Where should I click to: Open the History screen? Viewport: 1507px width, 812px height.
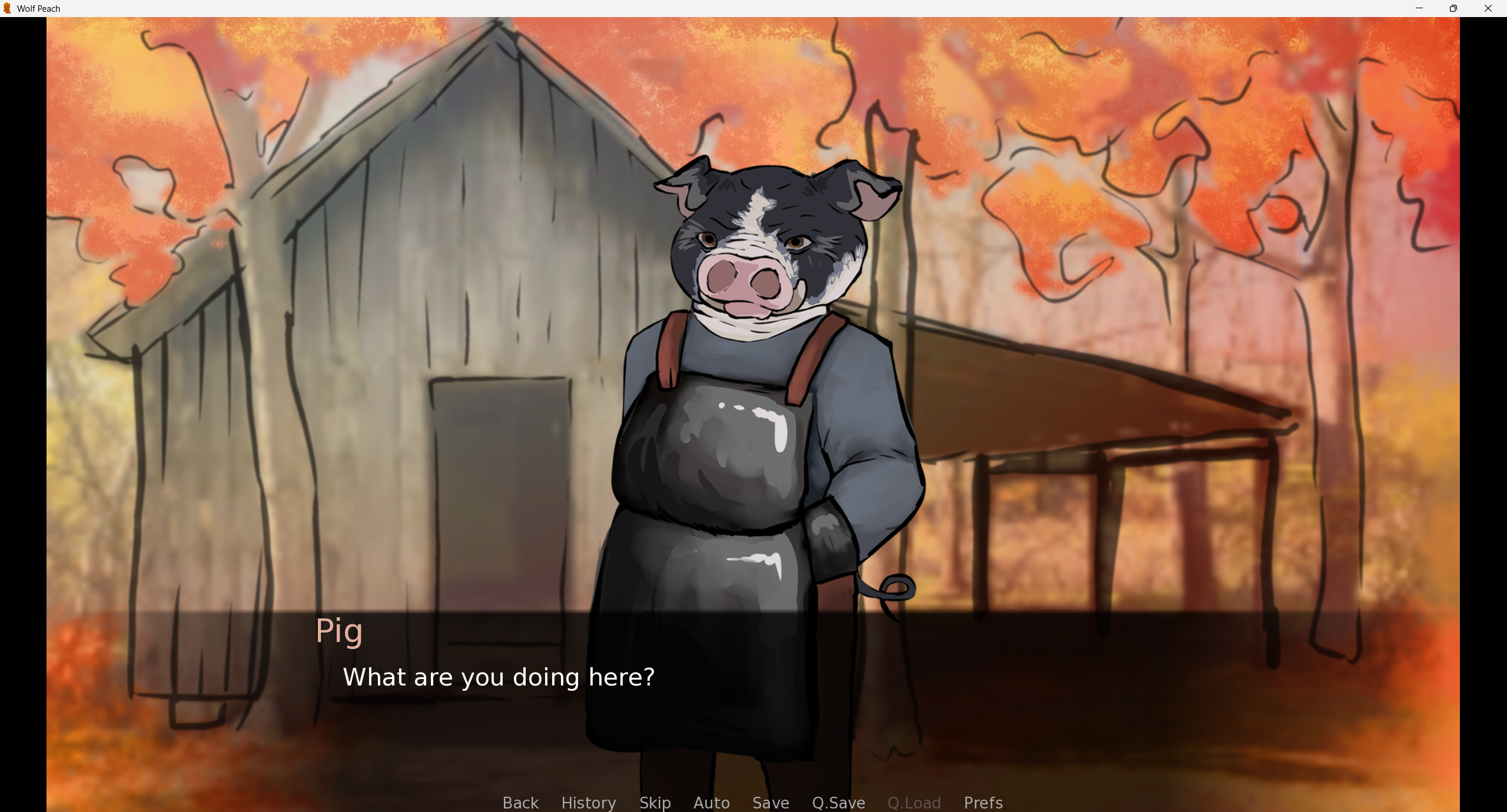point(588,803)
